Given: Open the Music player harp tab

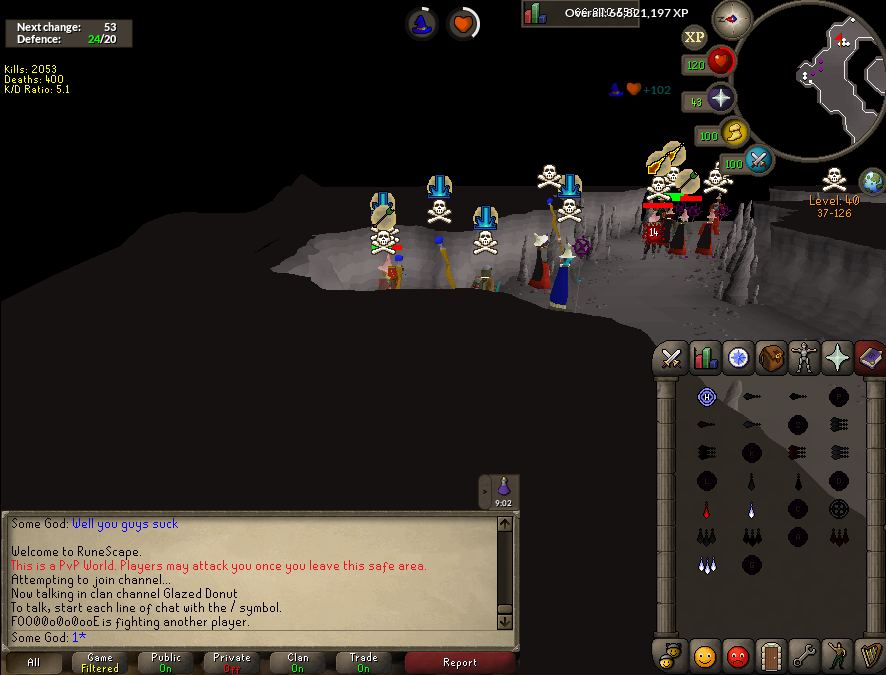Looking at the screenshot, I should 869,656.
